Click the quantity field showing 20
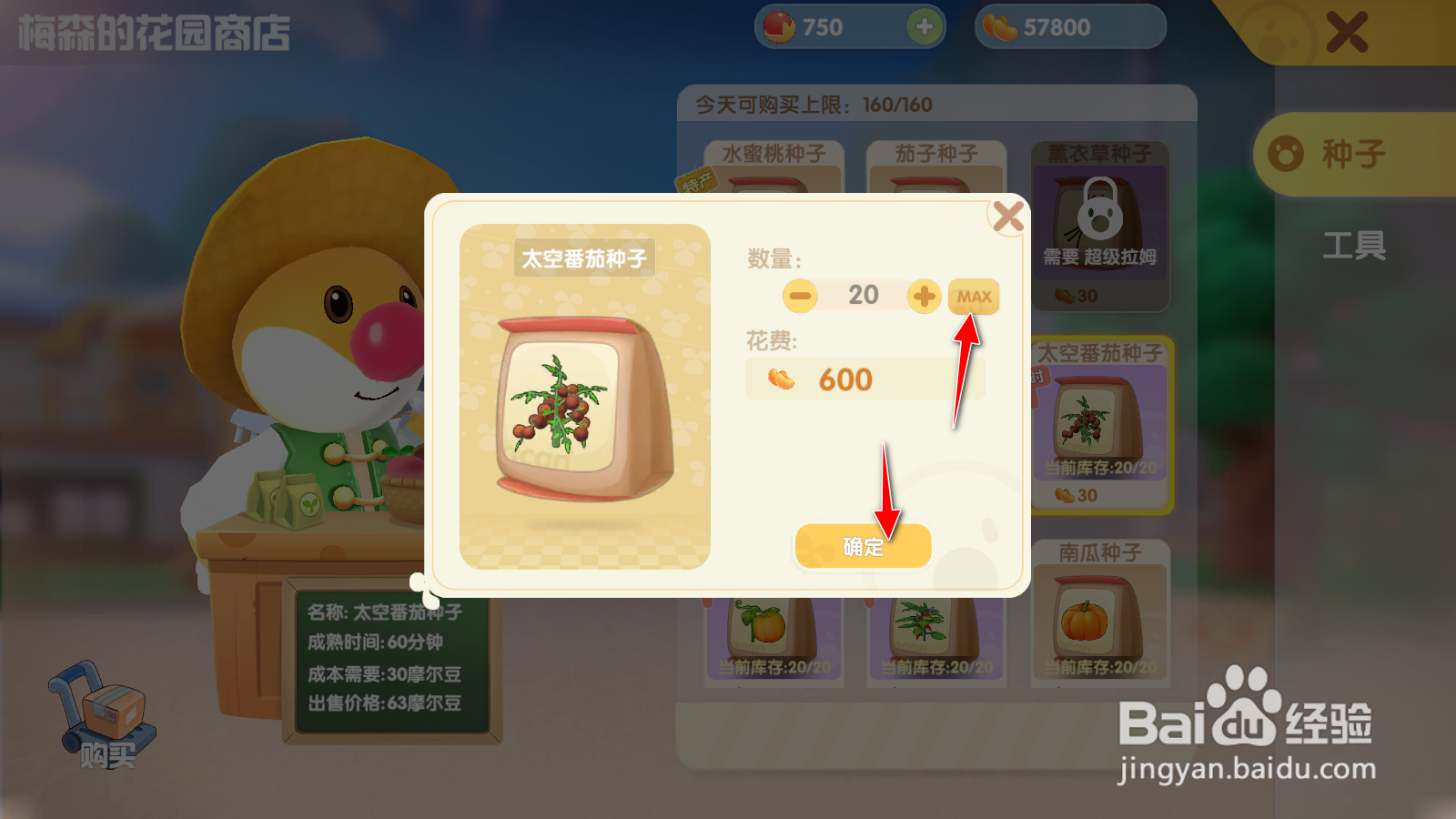The height and width of the screenshot is (819, 1456). [863, 296]
